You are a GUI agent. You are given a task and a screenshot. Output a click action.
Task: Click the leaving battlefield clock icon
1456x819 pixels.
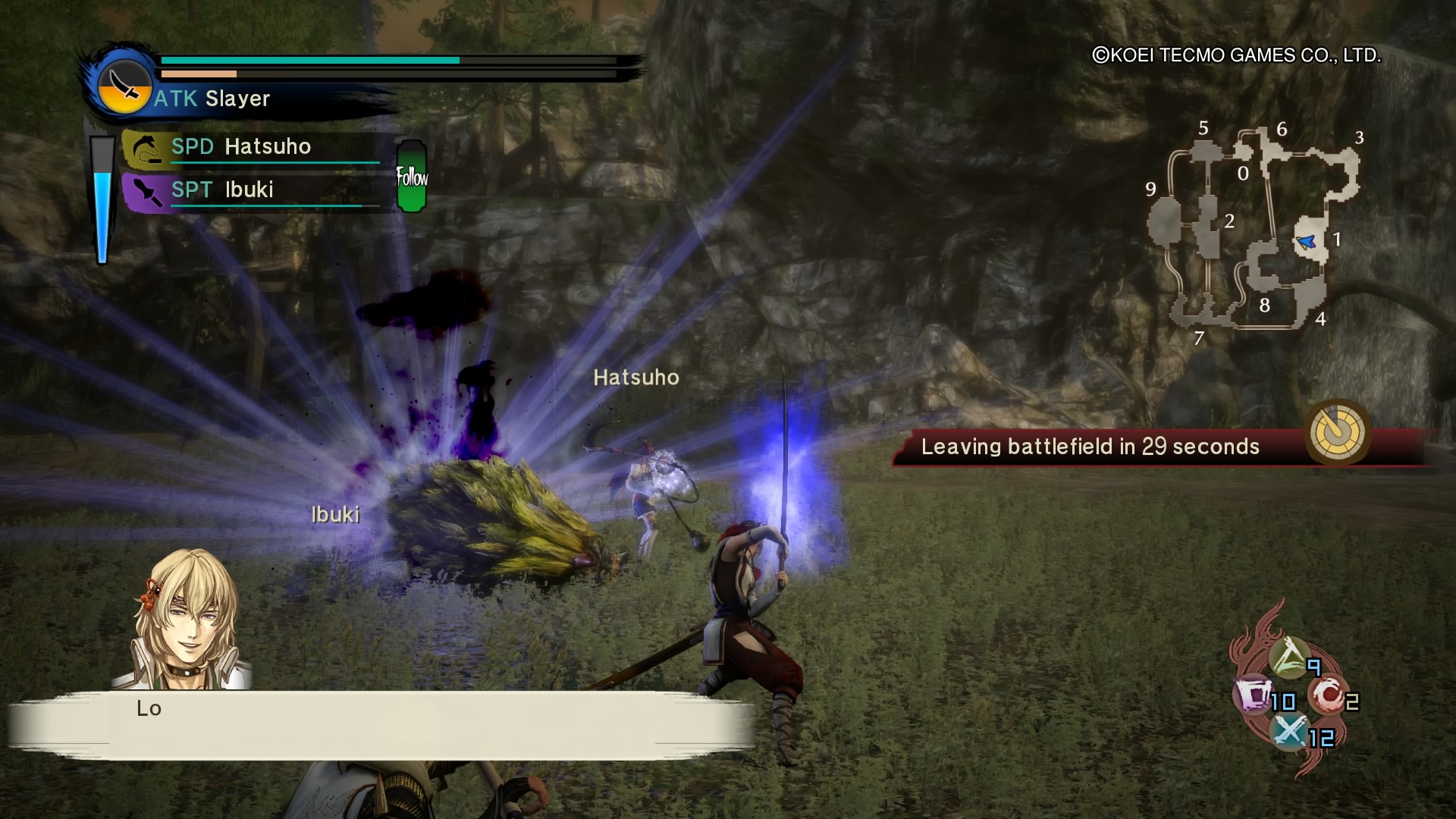[x=1337, y=432]
